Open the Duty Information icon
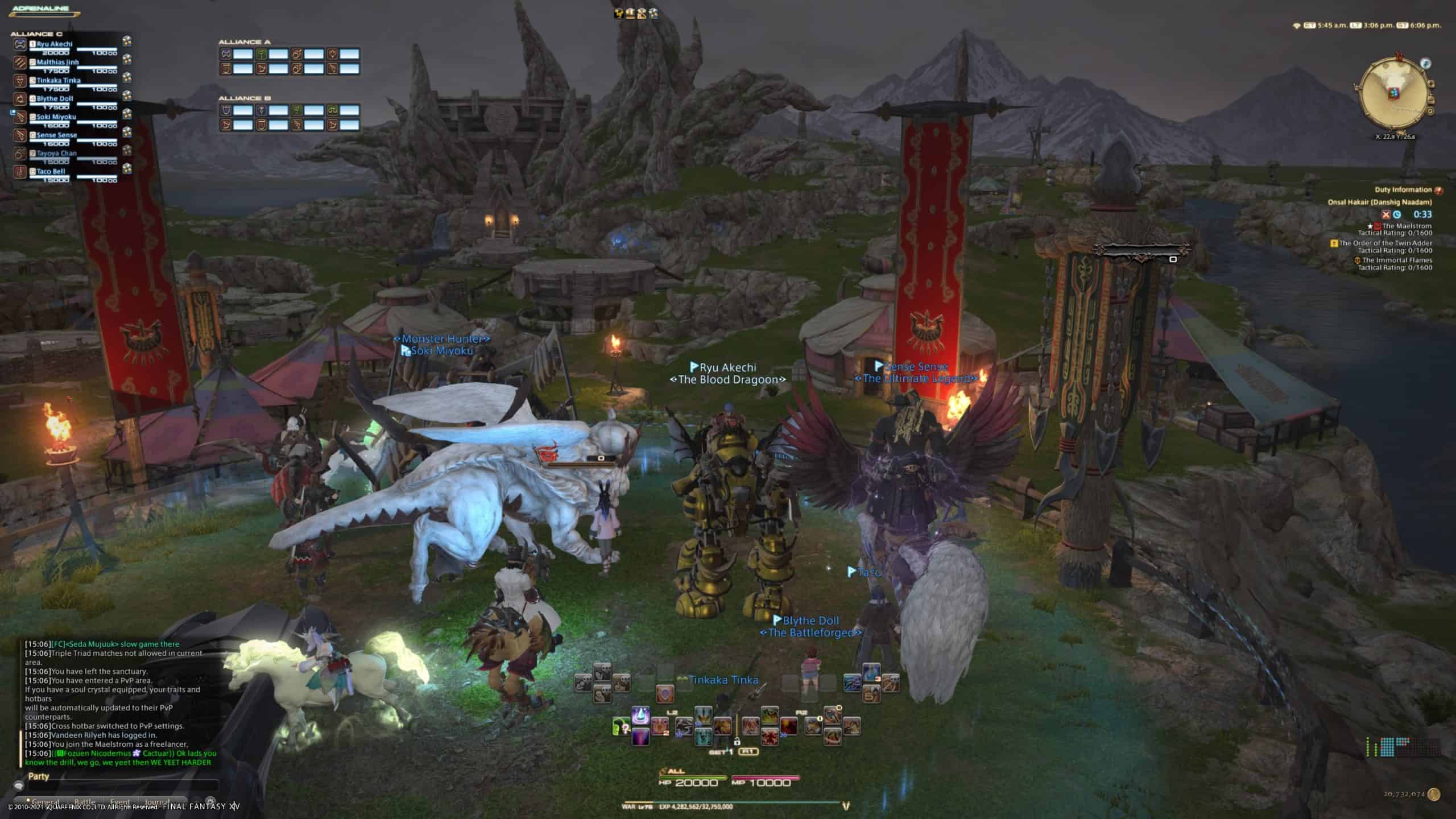Screen dimensions: 1456x819 [x=1438, y=191]
